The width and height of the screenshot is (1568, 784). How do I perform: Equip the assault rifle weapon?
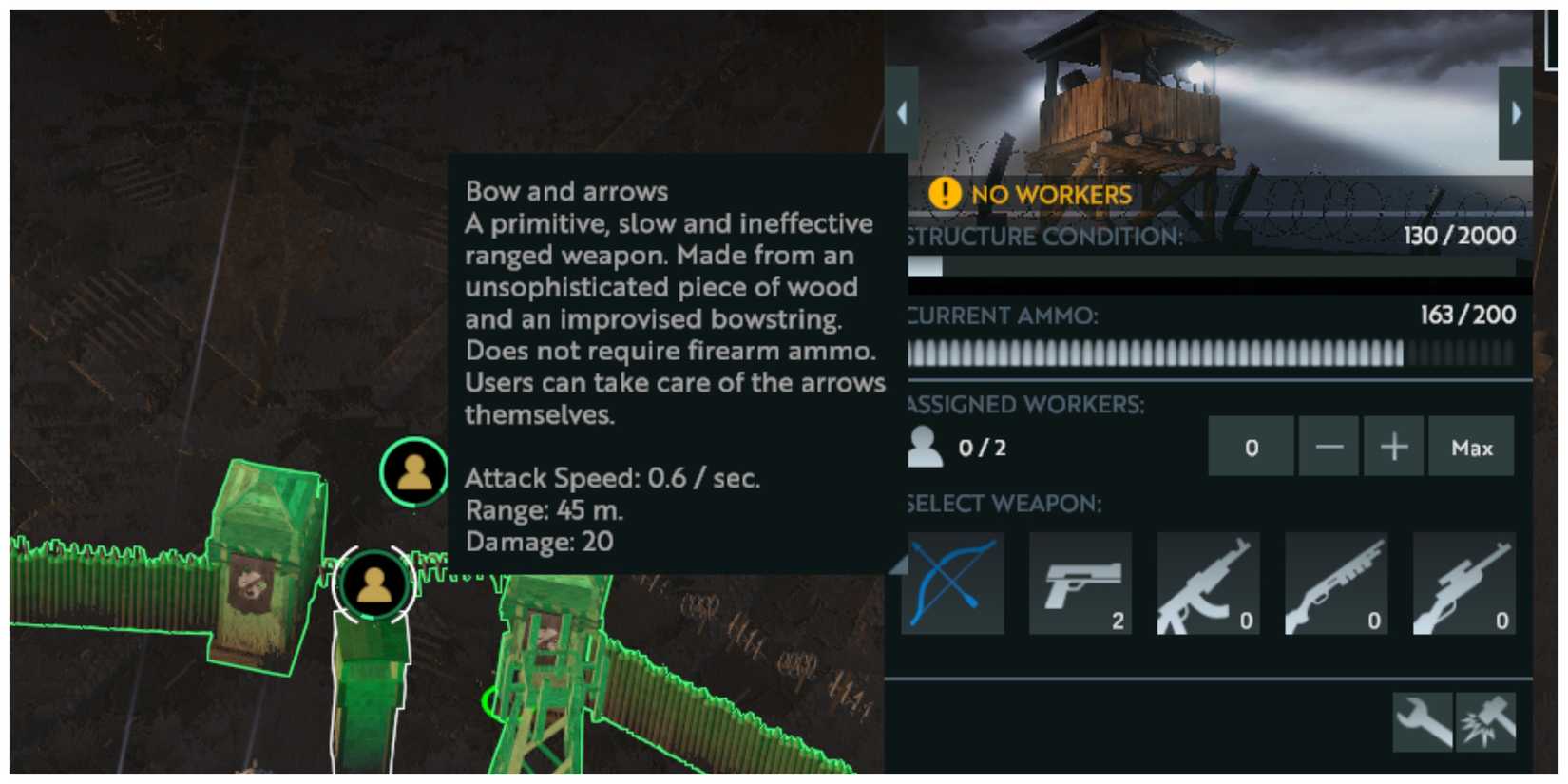1208,582
